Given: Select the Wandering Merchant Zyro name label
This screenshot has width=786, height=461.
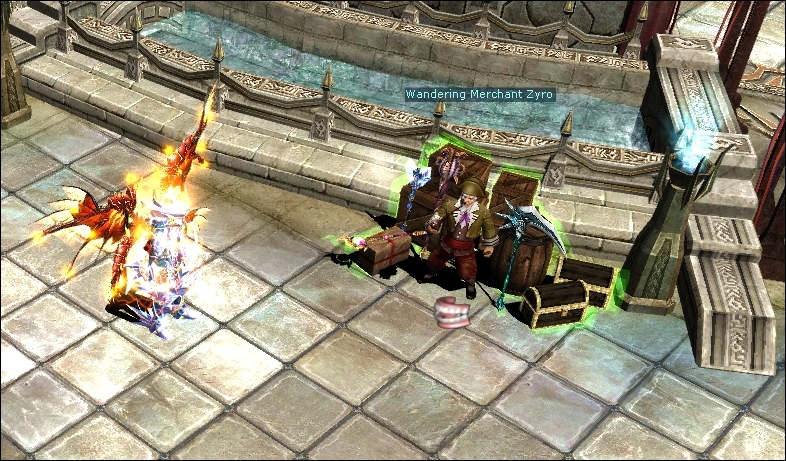Looking at the screenshot, I should click(479, 94).
